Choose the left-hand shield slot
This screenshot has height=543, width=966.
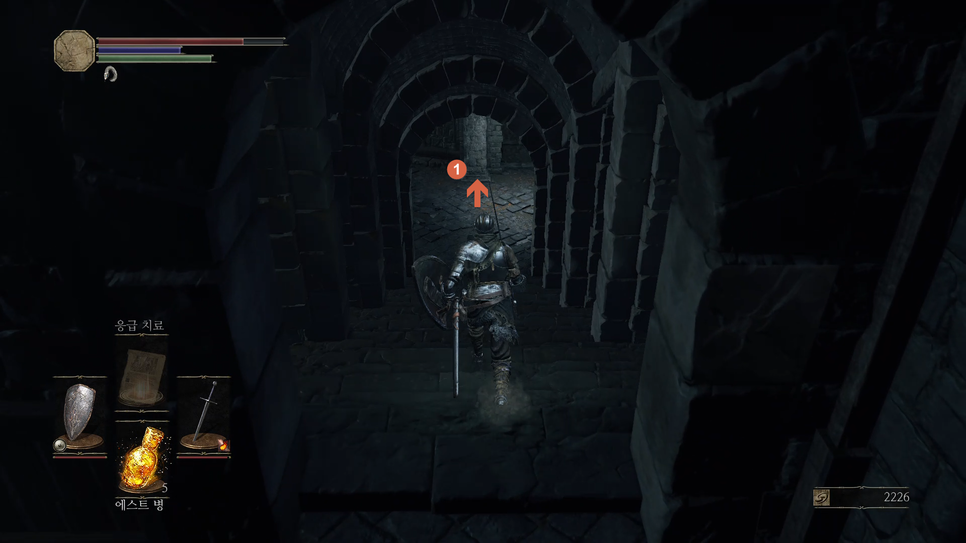click(x=79, y=413)
